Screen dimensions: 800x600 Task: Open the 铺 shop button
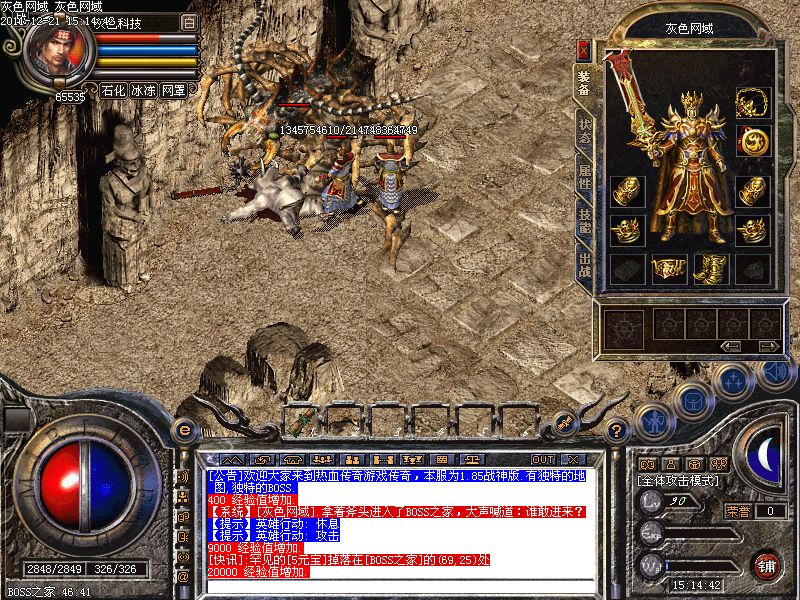coord(766,566)
